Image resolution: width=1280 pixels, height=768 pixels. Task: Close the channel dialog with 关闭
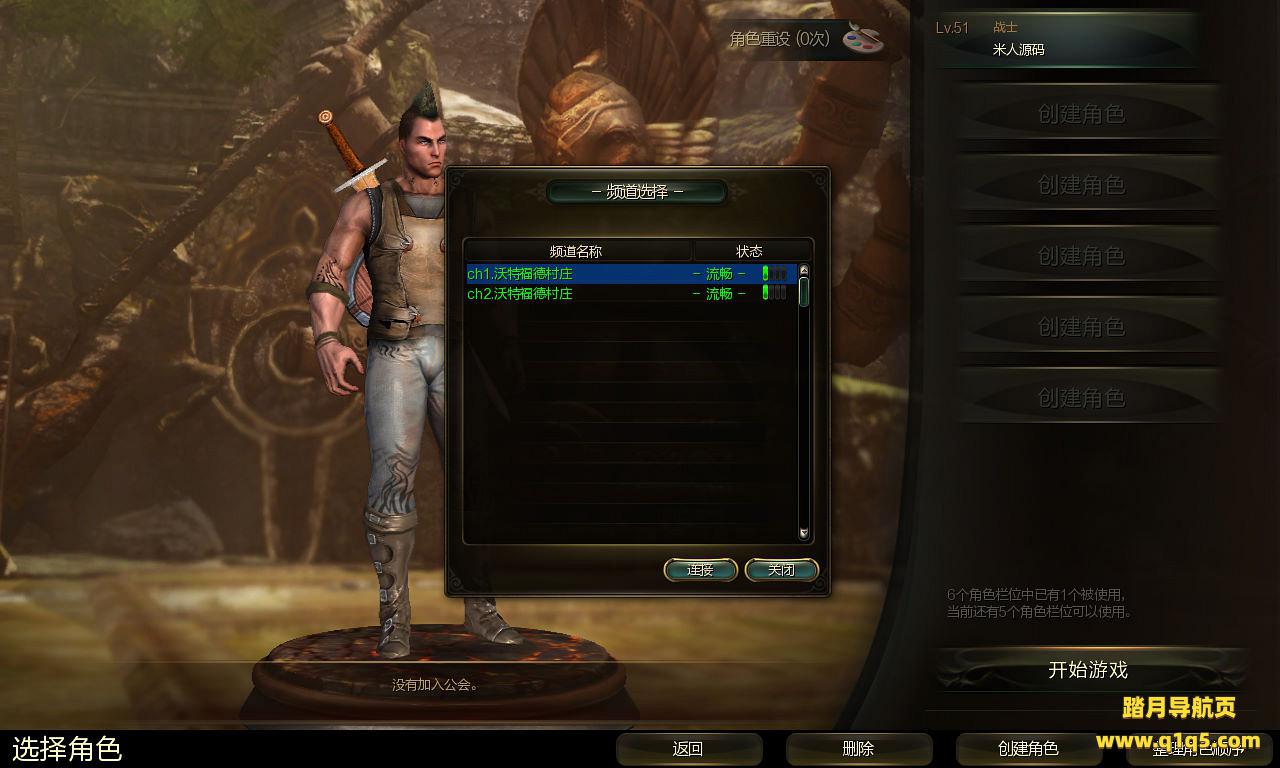782,570
